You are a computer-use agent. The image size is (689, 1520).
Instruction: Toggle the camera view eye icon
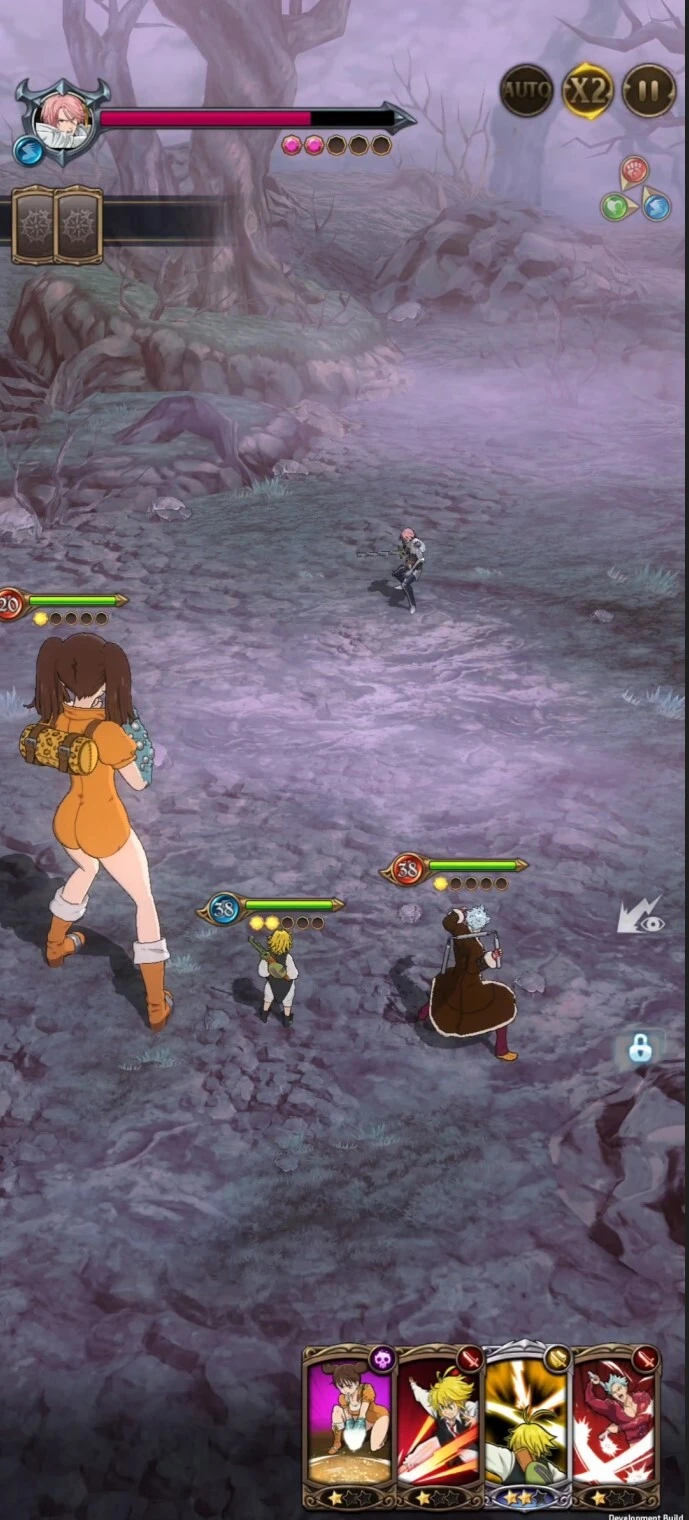tap(640, 917)
